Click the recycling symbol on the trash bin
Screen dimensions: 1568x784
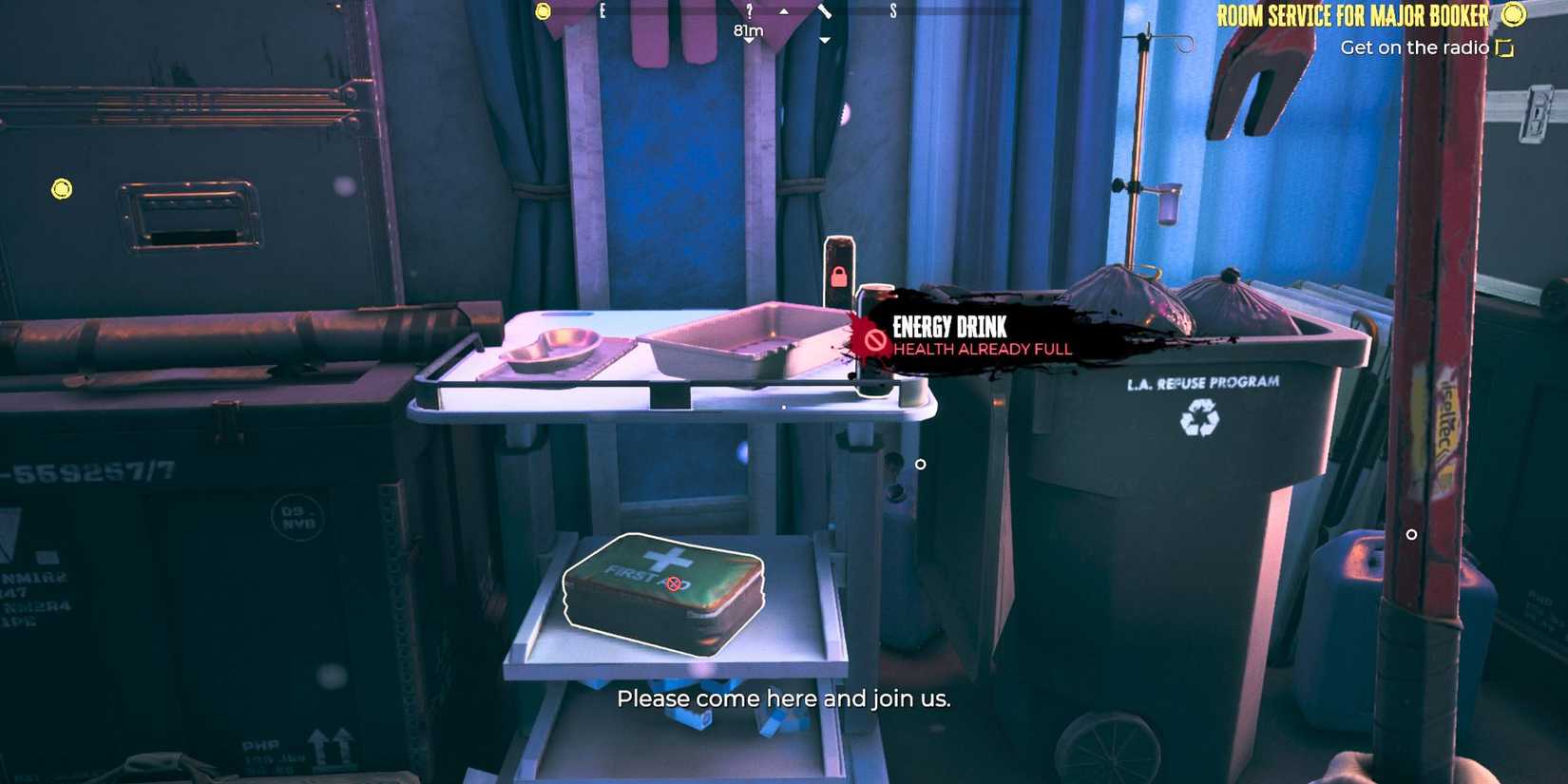coord(1200,416)
